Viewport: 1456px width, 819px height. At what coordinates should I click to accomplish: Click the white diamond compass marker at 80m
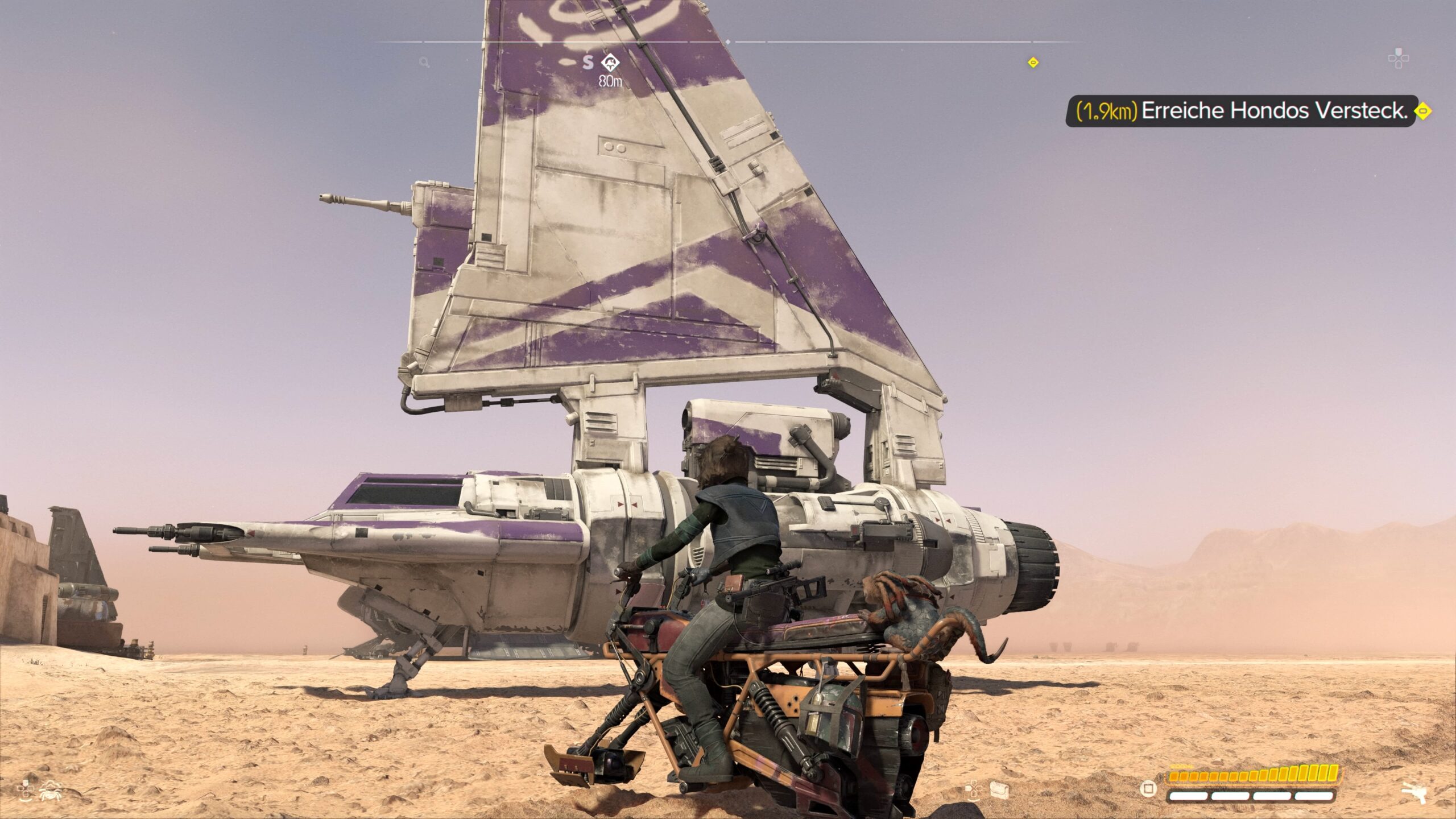click(x=610, y=62)
